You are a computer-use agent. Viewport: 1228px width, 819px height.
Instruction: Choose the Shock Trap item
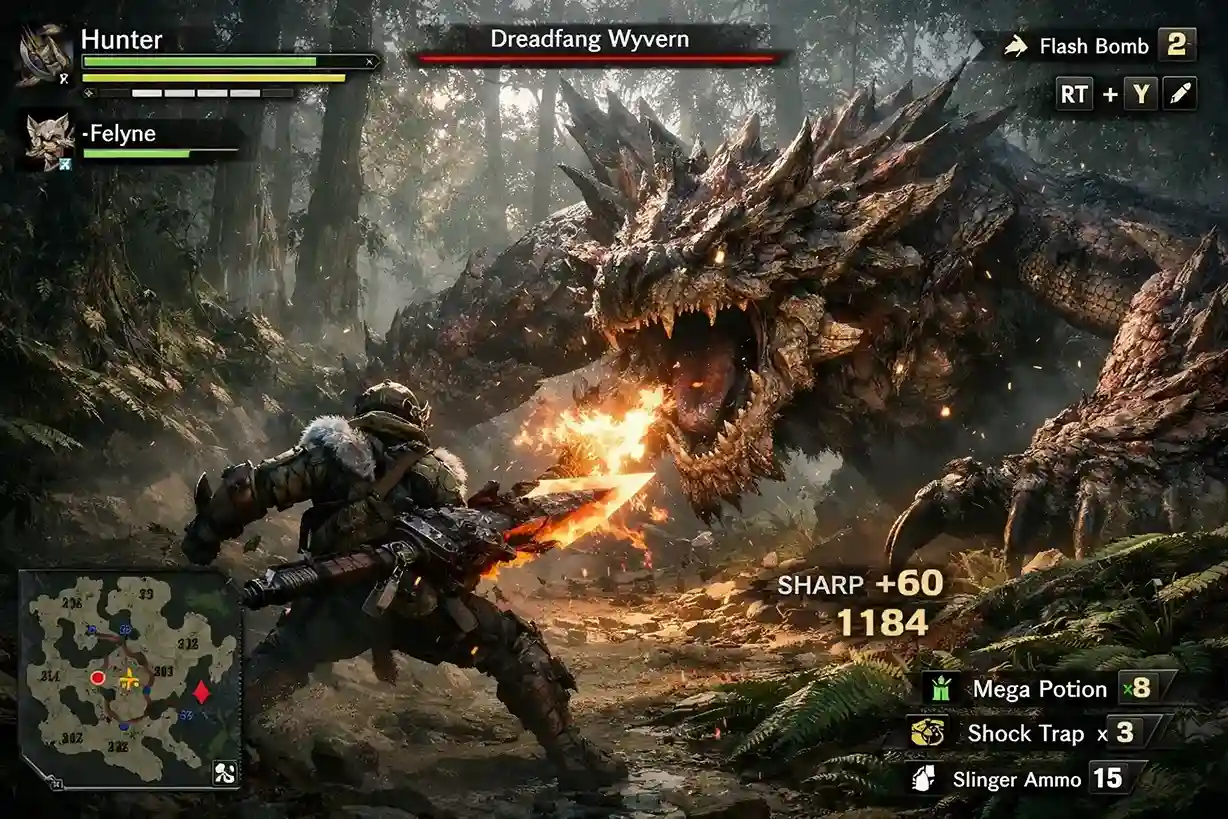(1025, 733)
